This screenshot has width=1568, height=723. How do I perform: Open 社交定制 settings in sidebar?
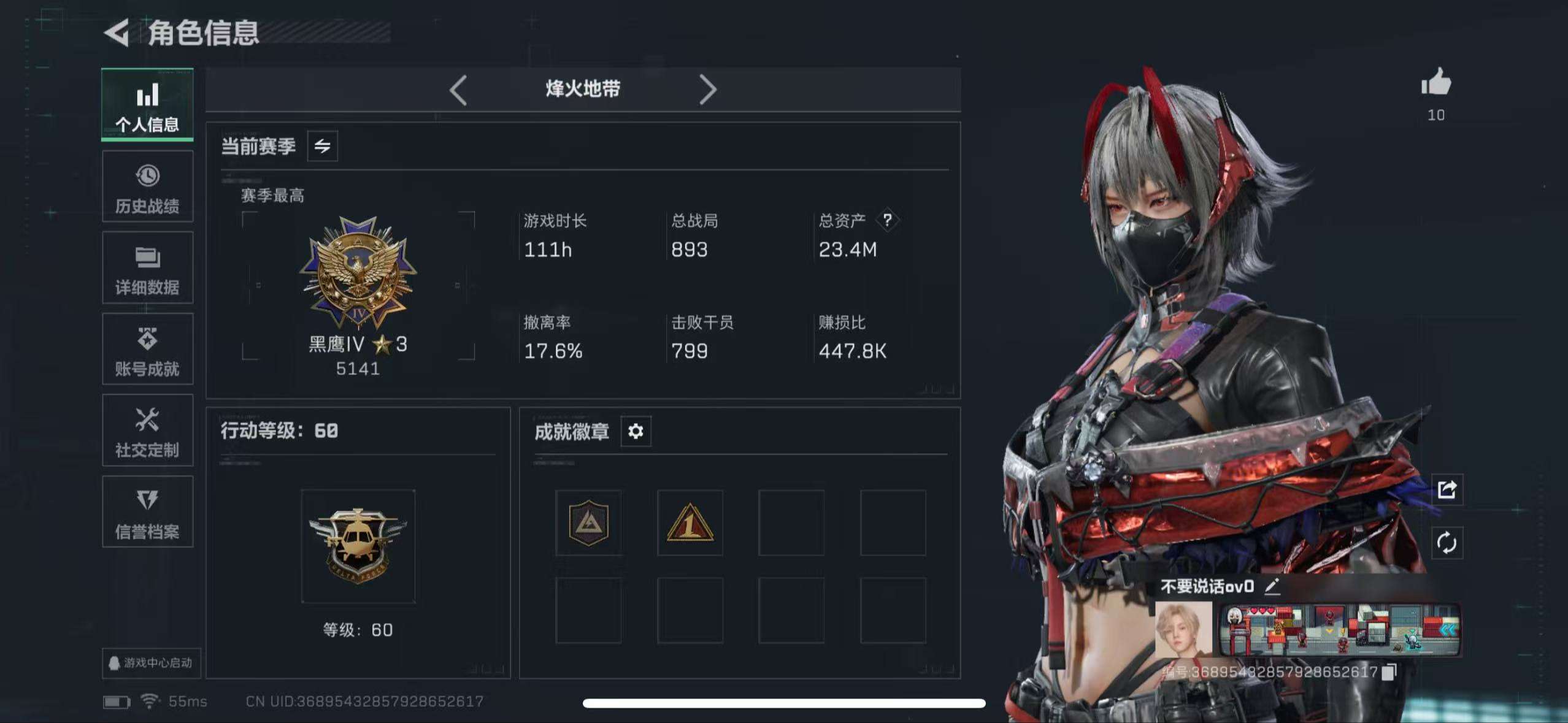[147, 430]
